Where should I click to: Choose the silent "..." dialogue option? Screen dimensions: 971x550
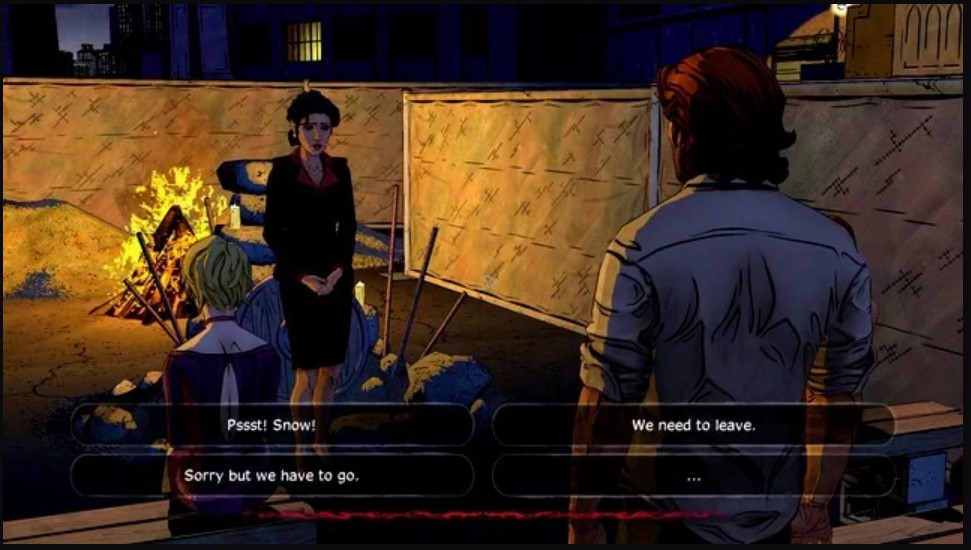click(x=693, y=477)
